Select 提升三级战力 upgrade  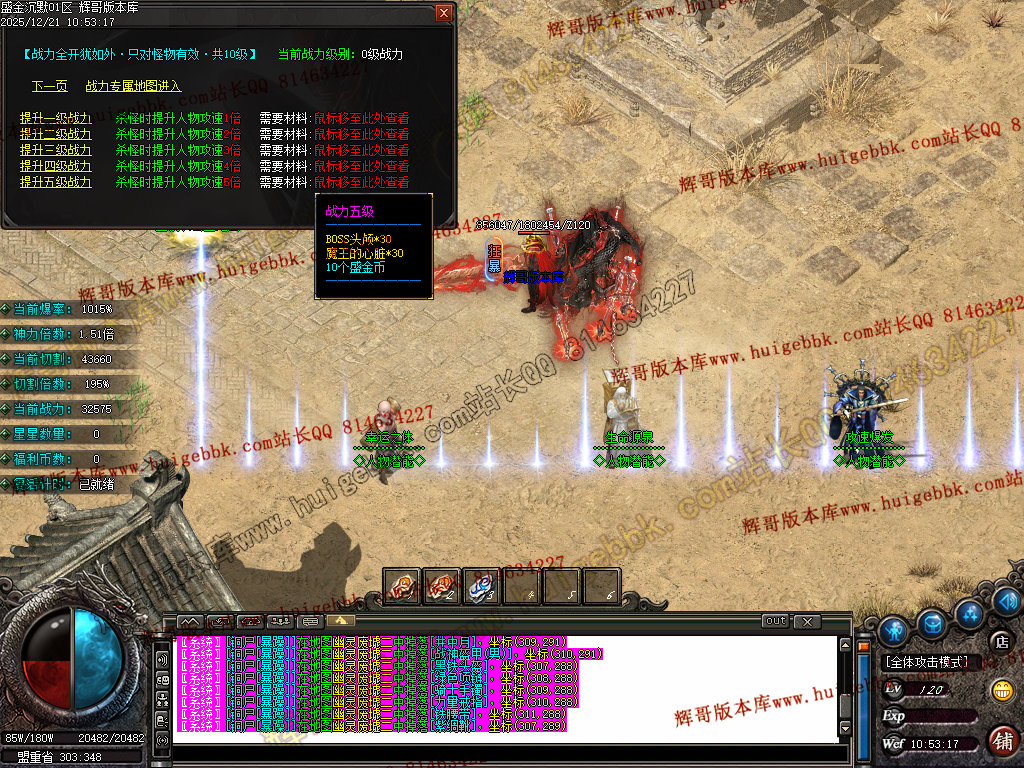click(55, 150)
